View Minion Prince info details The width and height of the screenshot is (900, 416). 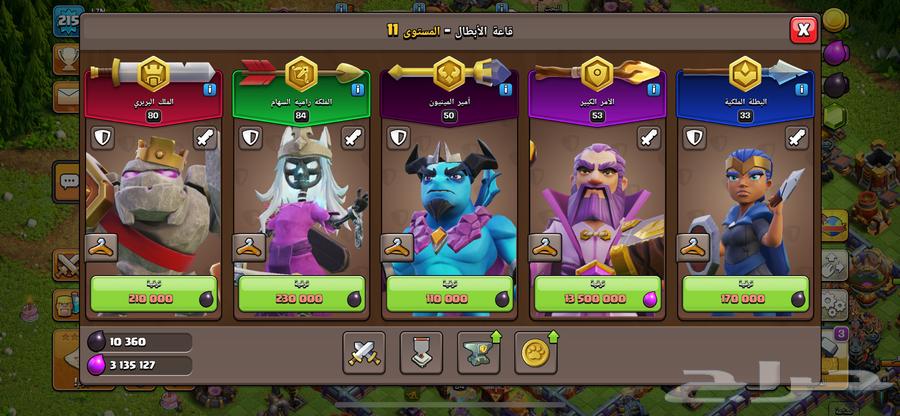[x=505, y=90]
